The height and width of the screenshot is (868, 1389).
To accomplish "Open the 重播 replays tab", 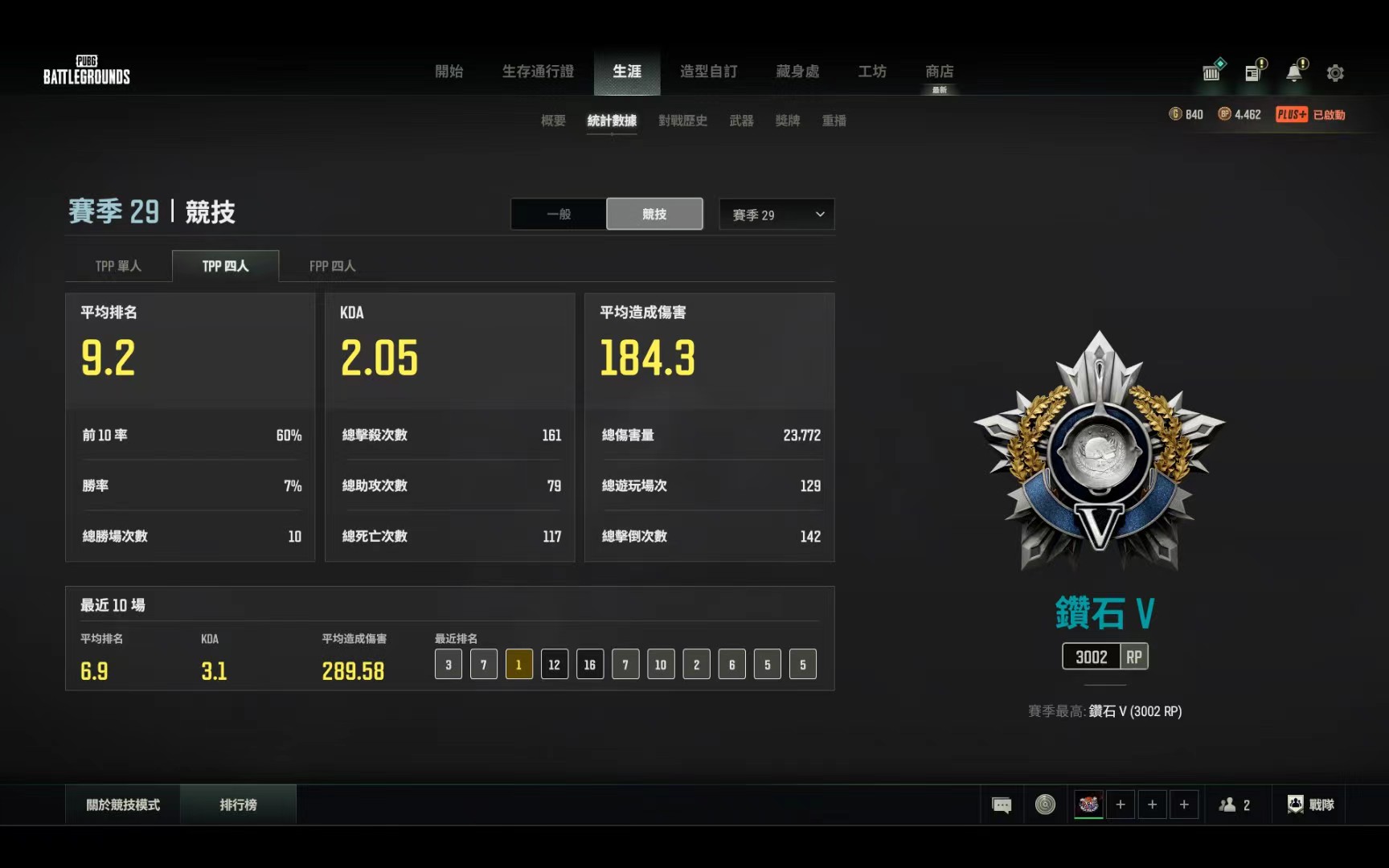I will tap(834, 121).
